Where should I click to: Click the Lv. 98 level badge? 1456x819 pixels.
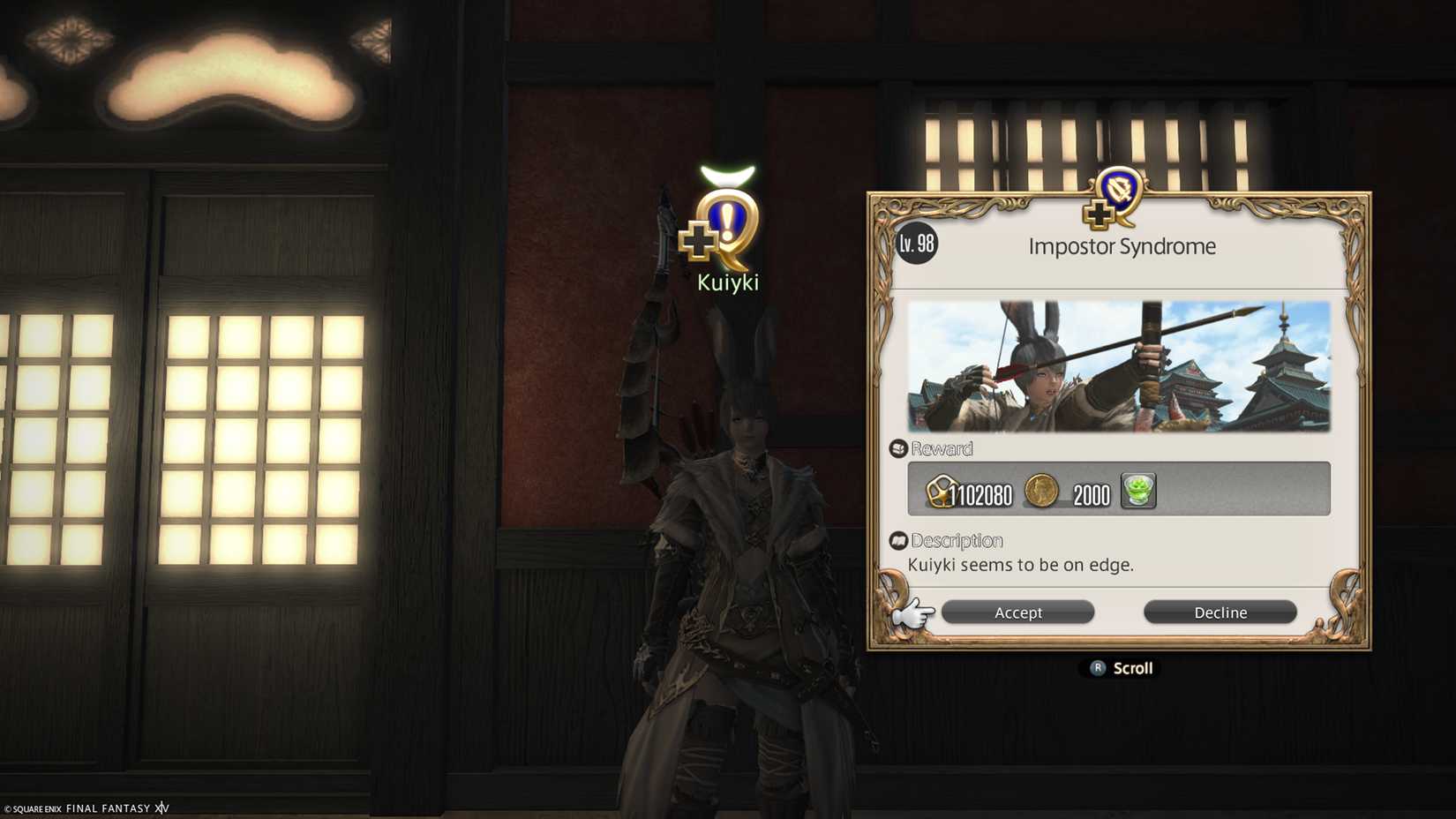point(918,244)
